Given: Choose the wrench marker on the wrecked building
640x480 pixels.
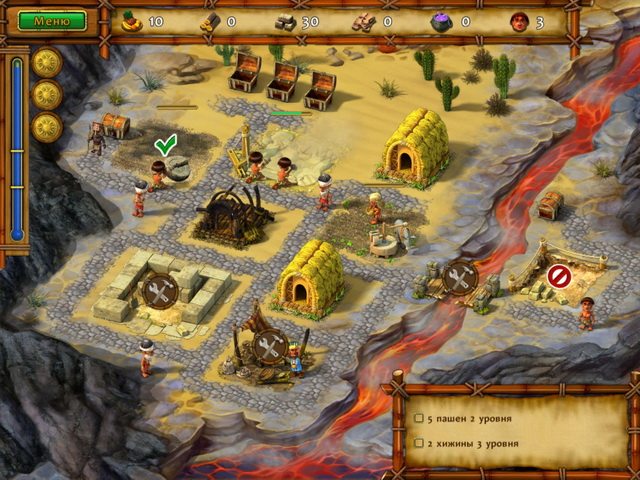Looking at the screenshot, I should (270, 347).
